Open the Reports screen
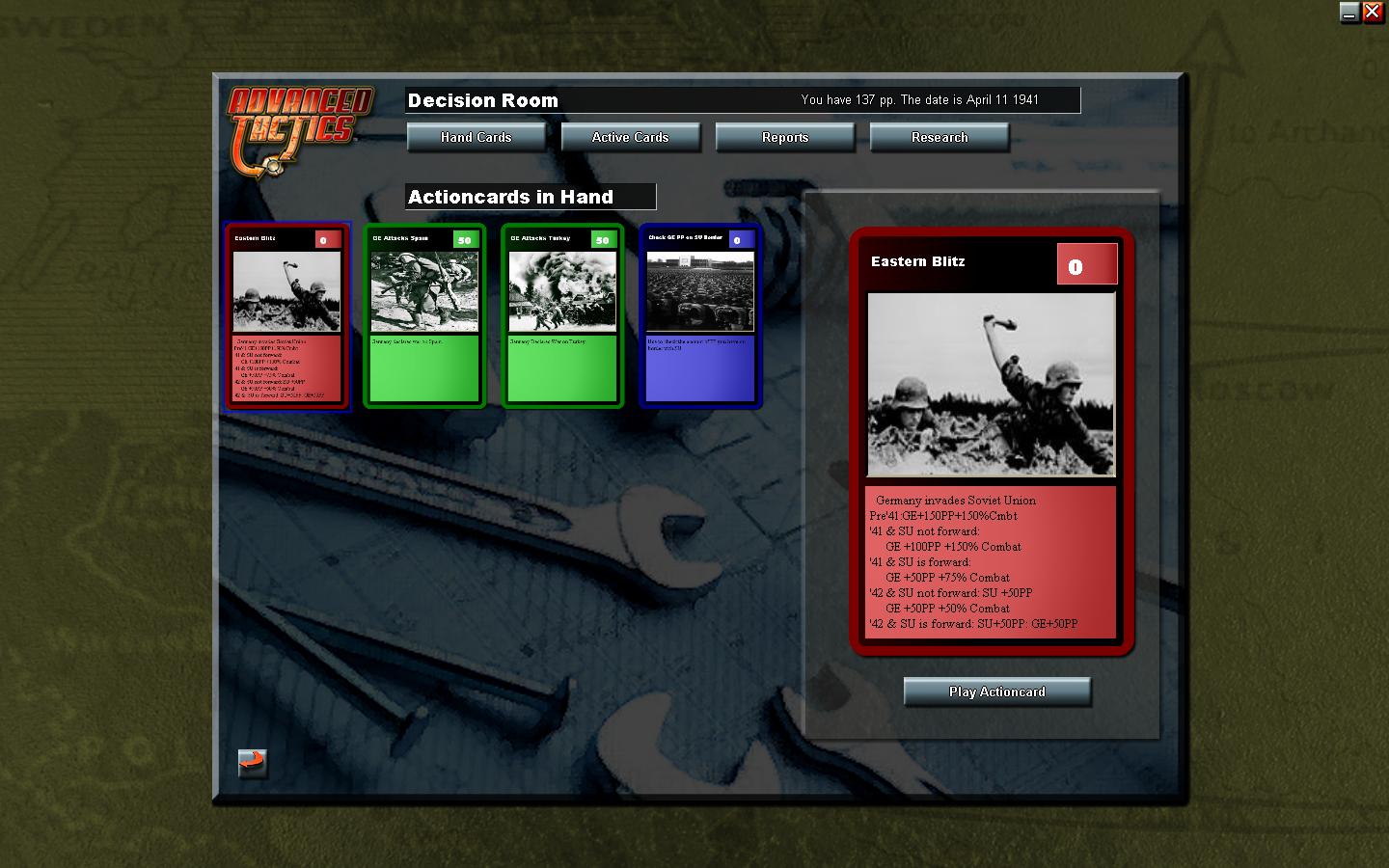 click(784, 137)
